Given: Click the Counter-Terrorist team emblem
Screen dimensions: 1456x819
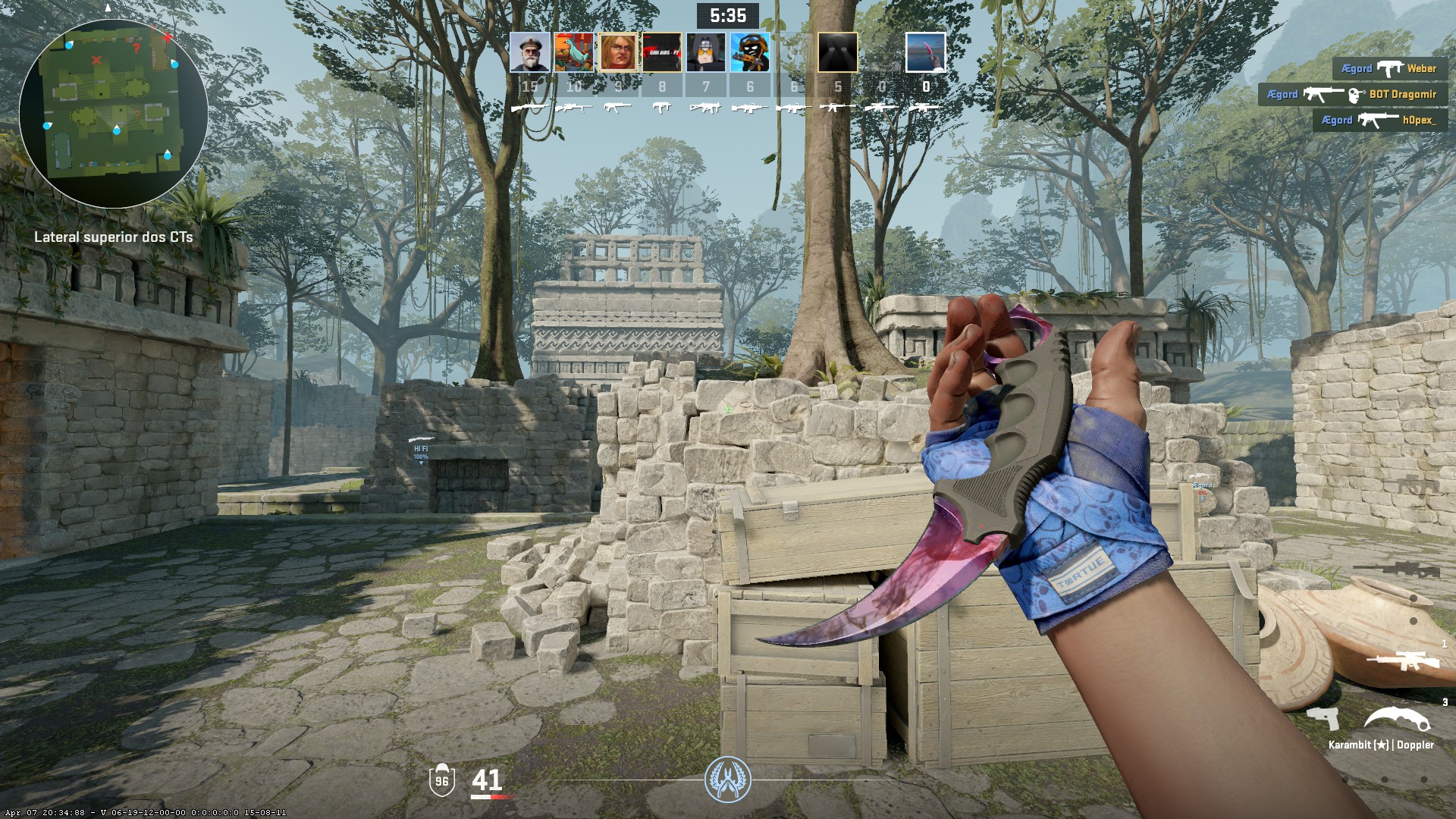Looking at the screenshot, I should 727,780.
